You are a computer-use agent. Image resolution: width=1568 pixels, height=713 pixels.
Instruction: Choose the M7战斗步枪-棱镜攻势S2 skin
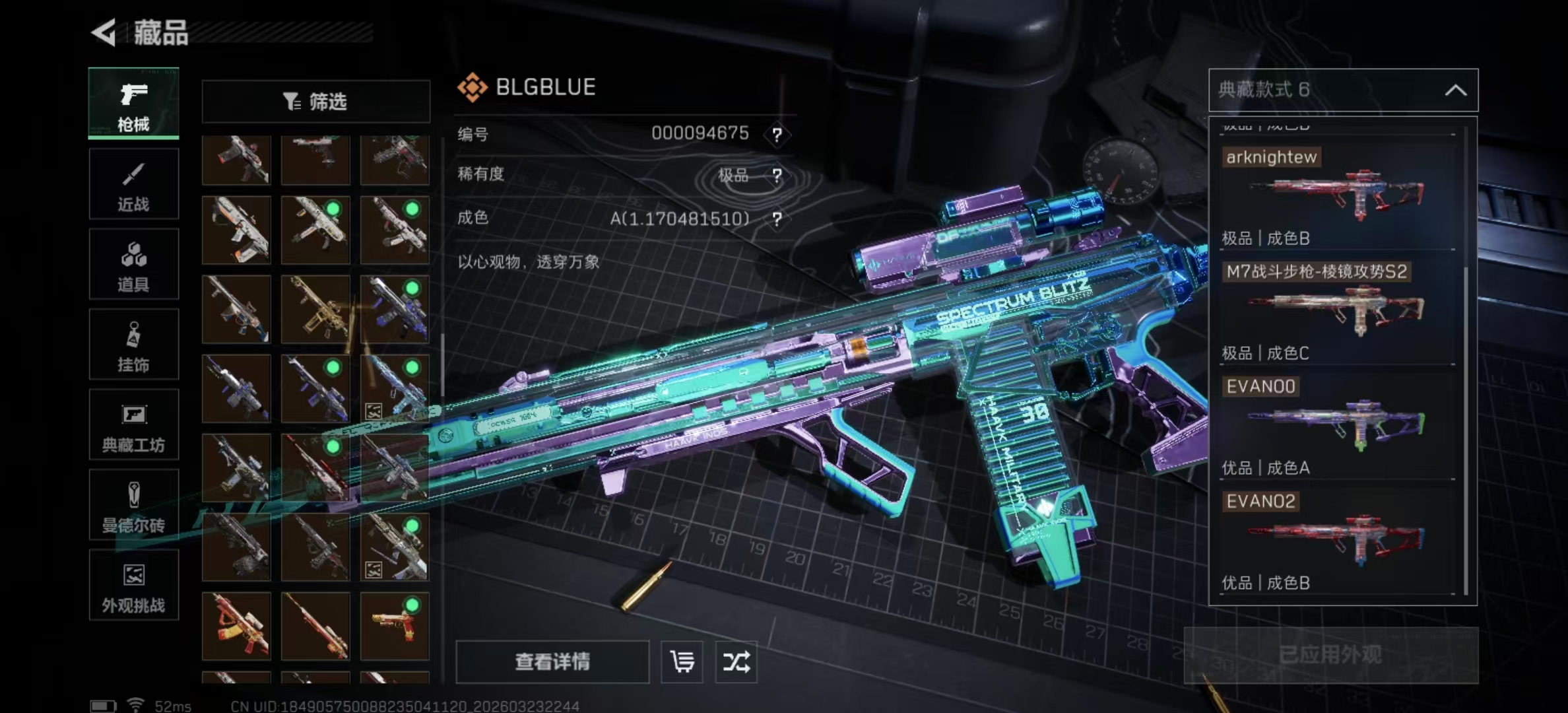[x=1337, y=309]
